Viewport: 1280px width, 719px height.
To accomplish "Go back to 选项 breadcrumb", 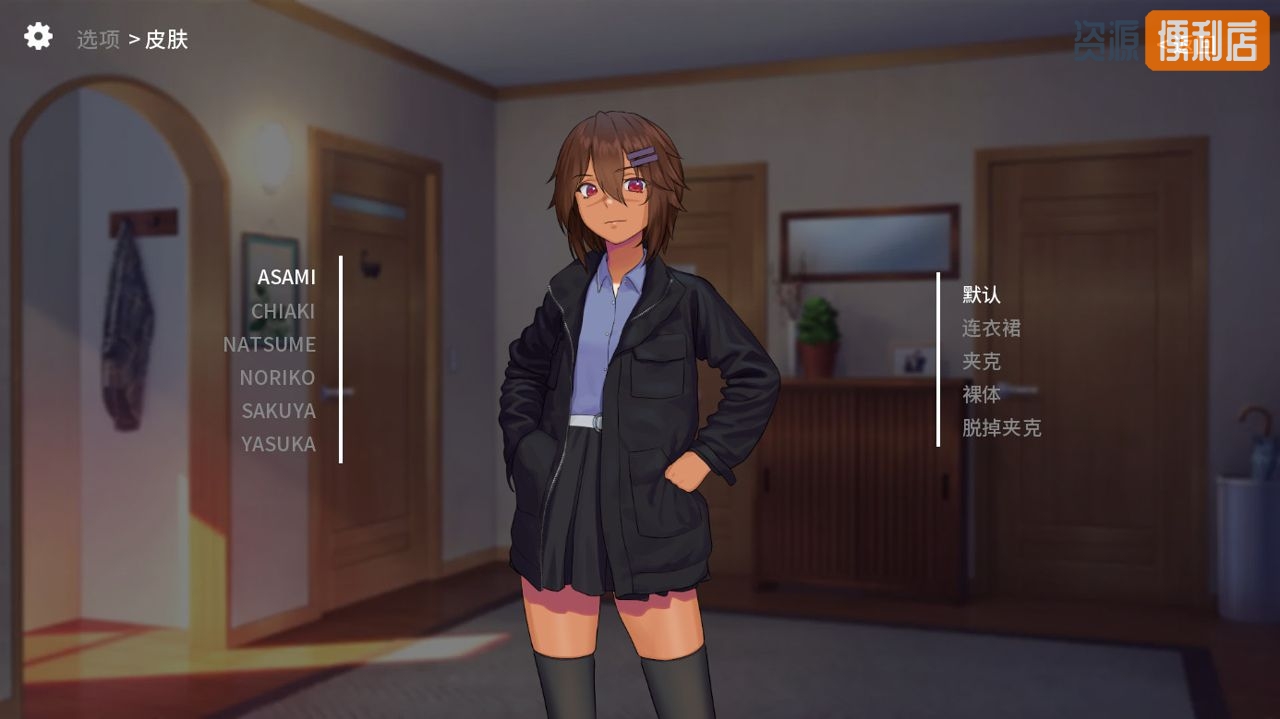I will [x=98, y=39].
